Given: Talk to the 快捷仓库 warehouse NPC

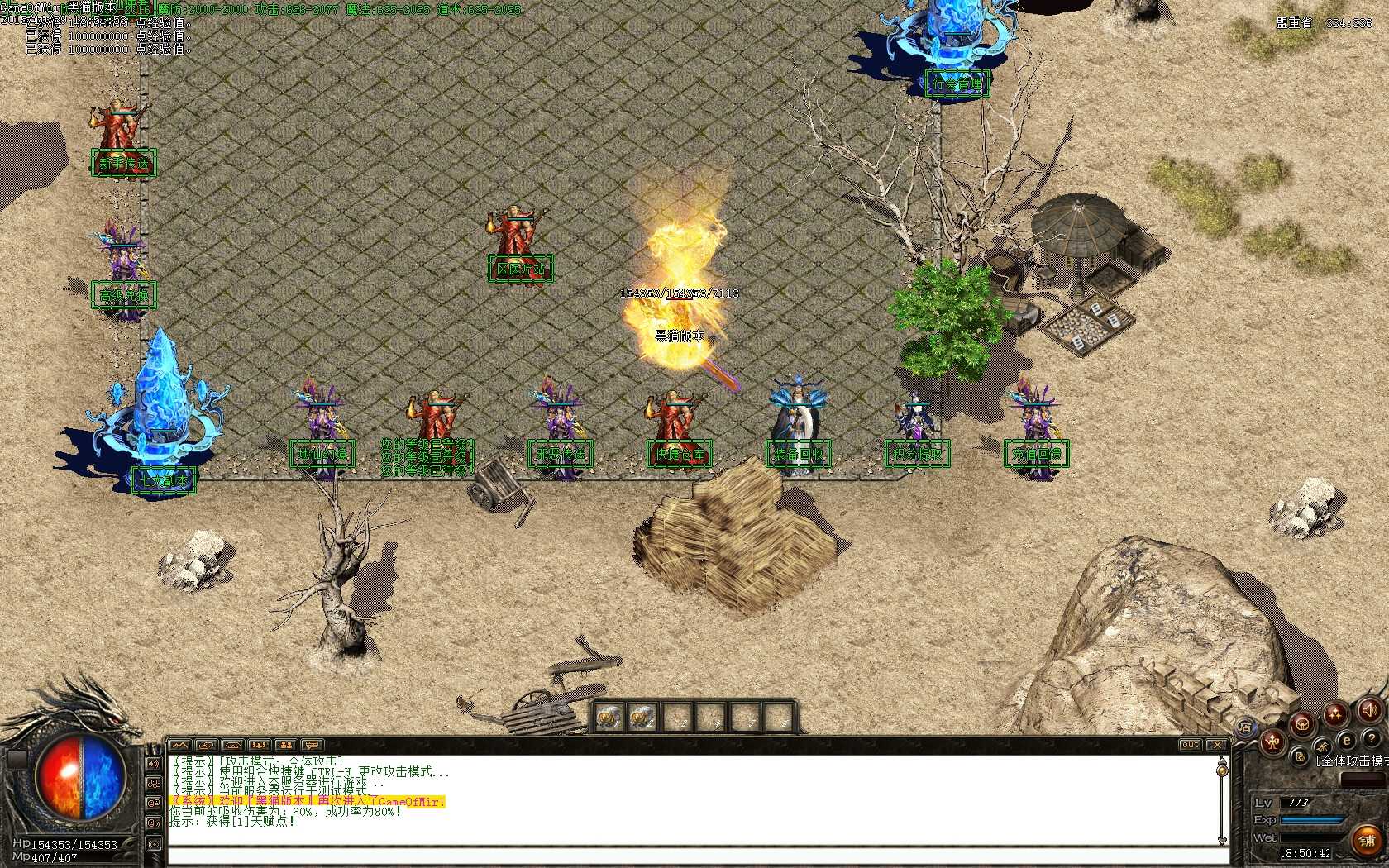Looking at the screenshot, I should coord(680,453).
